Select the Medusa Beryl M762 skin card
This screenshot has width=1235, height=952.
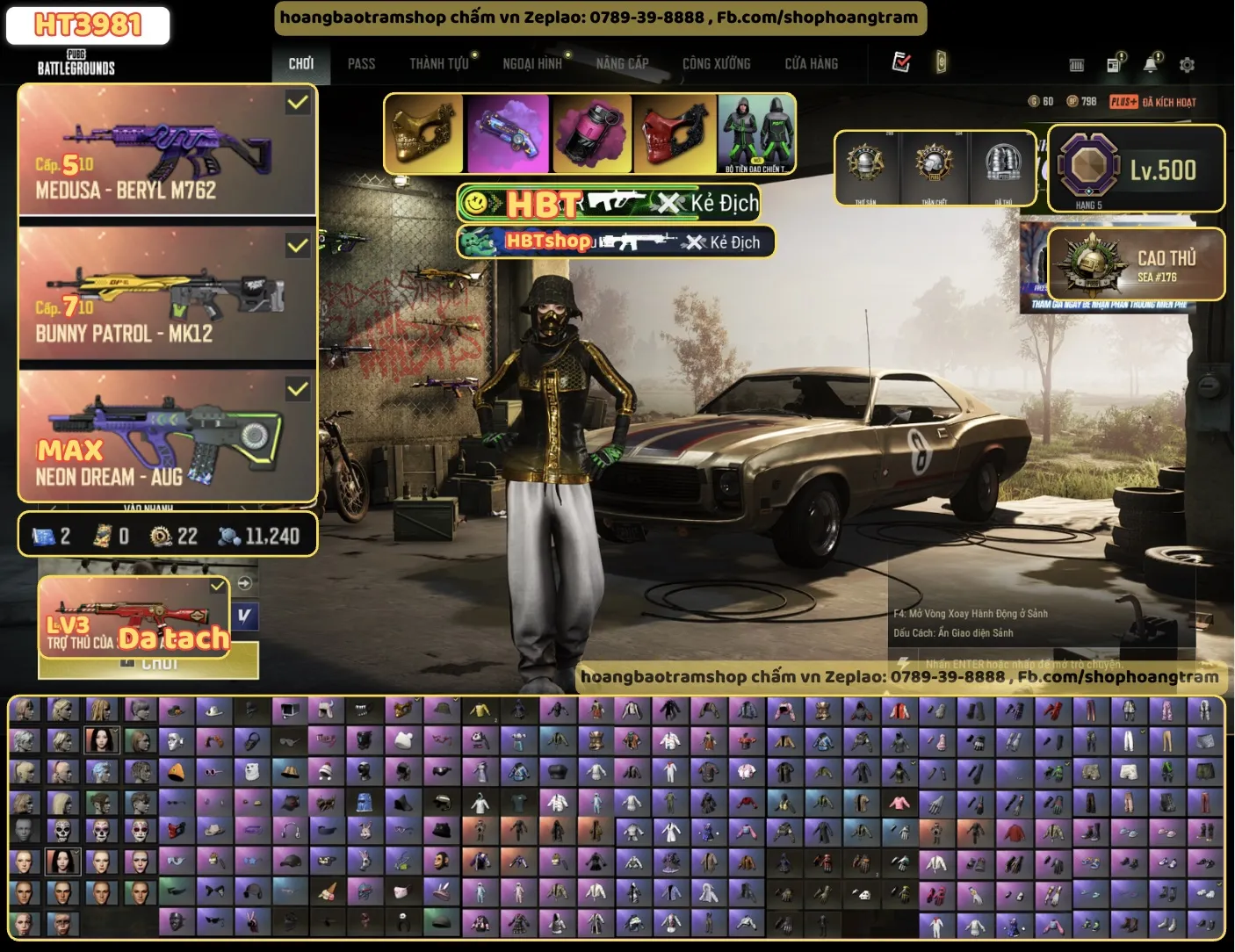(x=167, y=150)
